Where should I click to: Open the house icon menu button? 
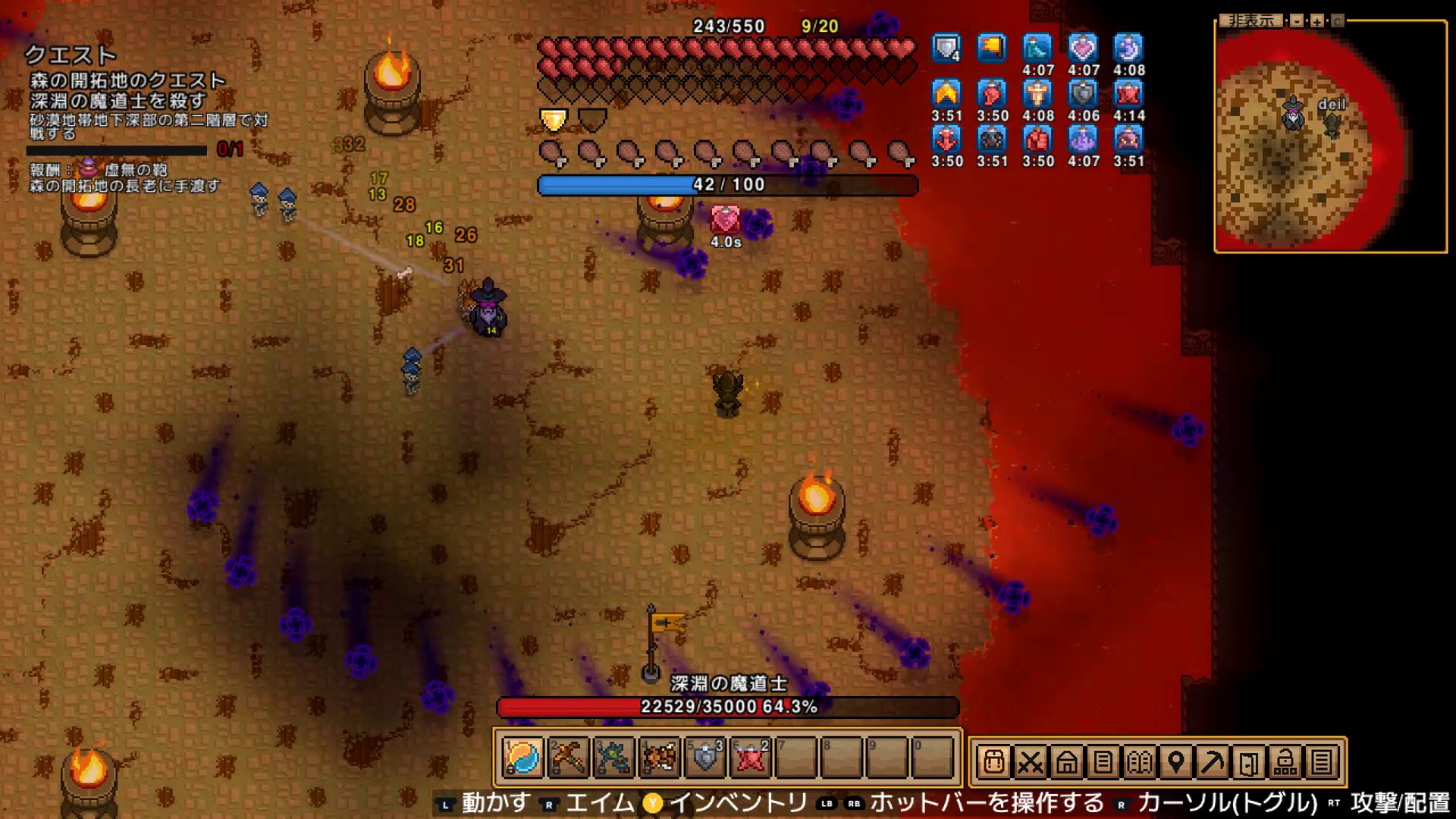click(x=1066, y=761)
